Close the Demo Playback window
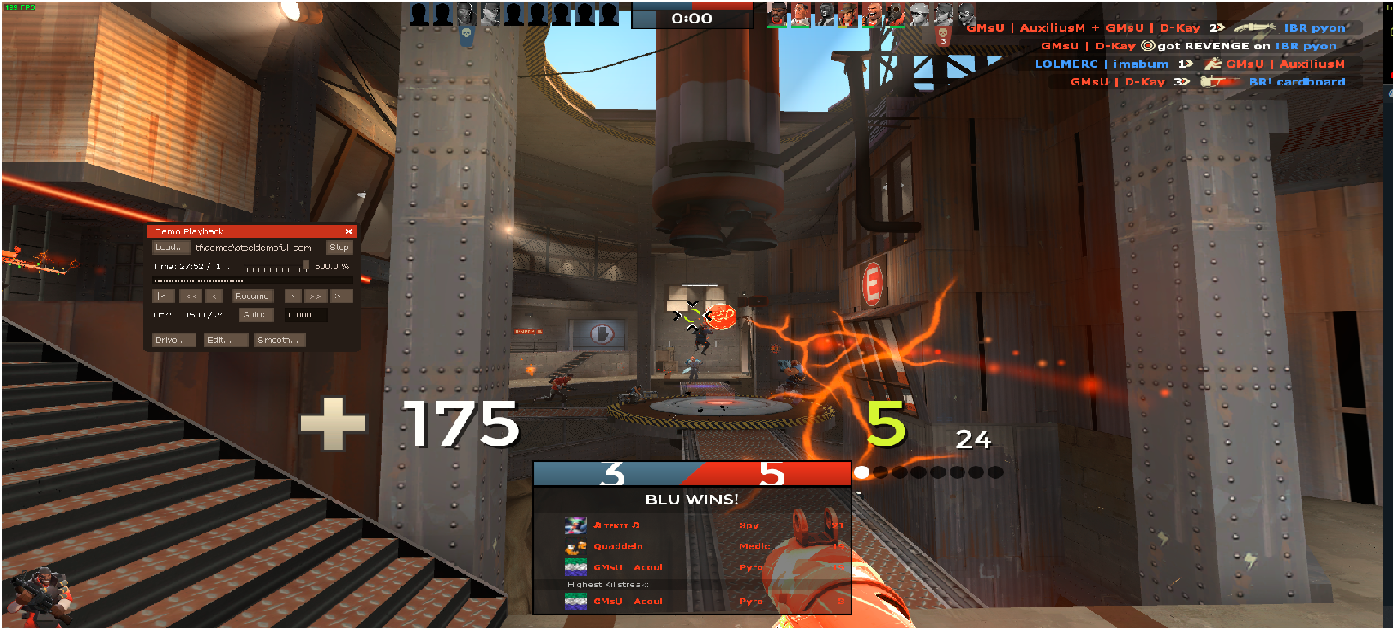 (x=349, y=231)
